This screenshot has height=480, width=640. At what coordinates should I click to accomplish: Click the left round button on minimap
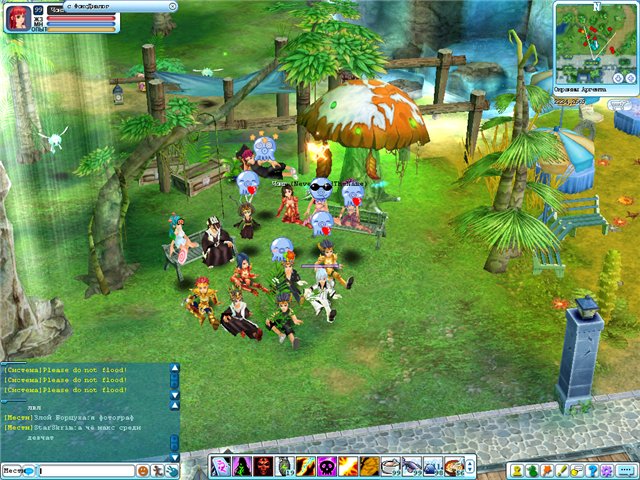click(617, 77)
